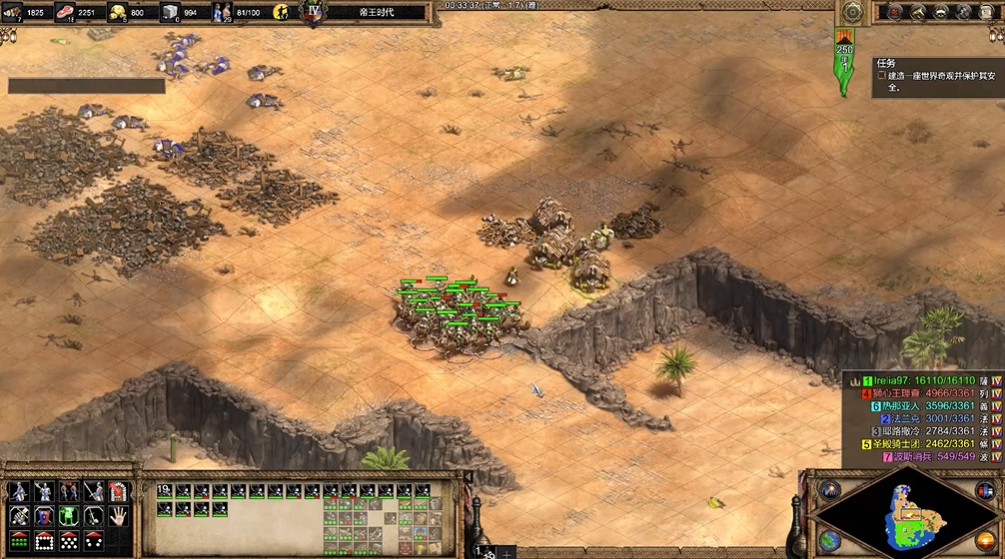Open the gear-shaped game menu

point(852,12)
